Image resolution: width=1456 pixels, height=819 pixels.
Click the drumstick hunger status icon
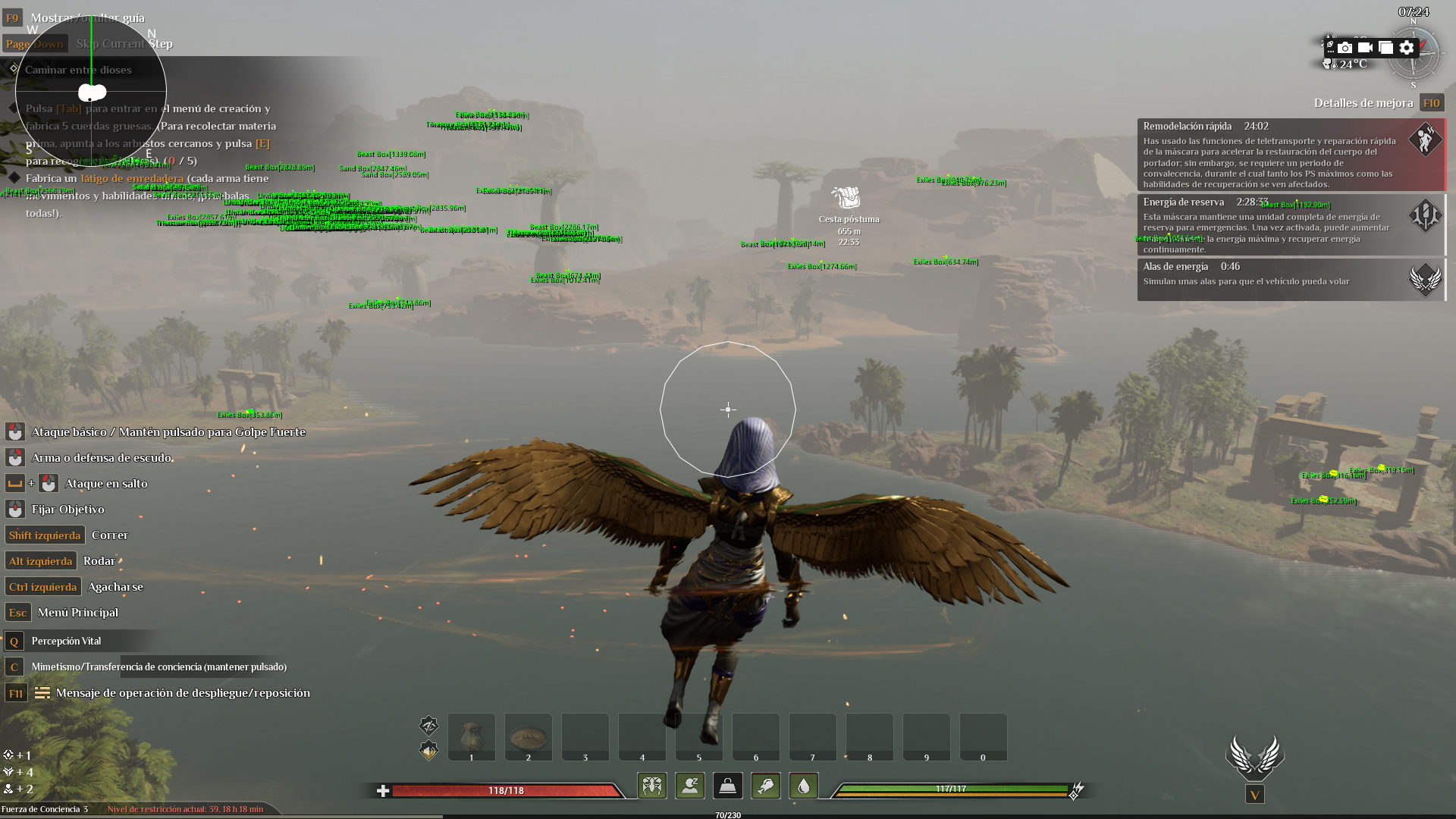pos(766,786)
